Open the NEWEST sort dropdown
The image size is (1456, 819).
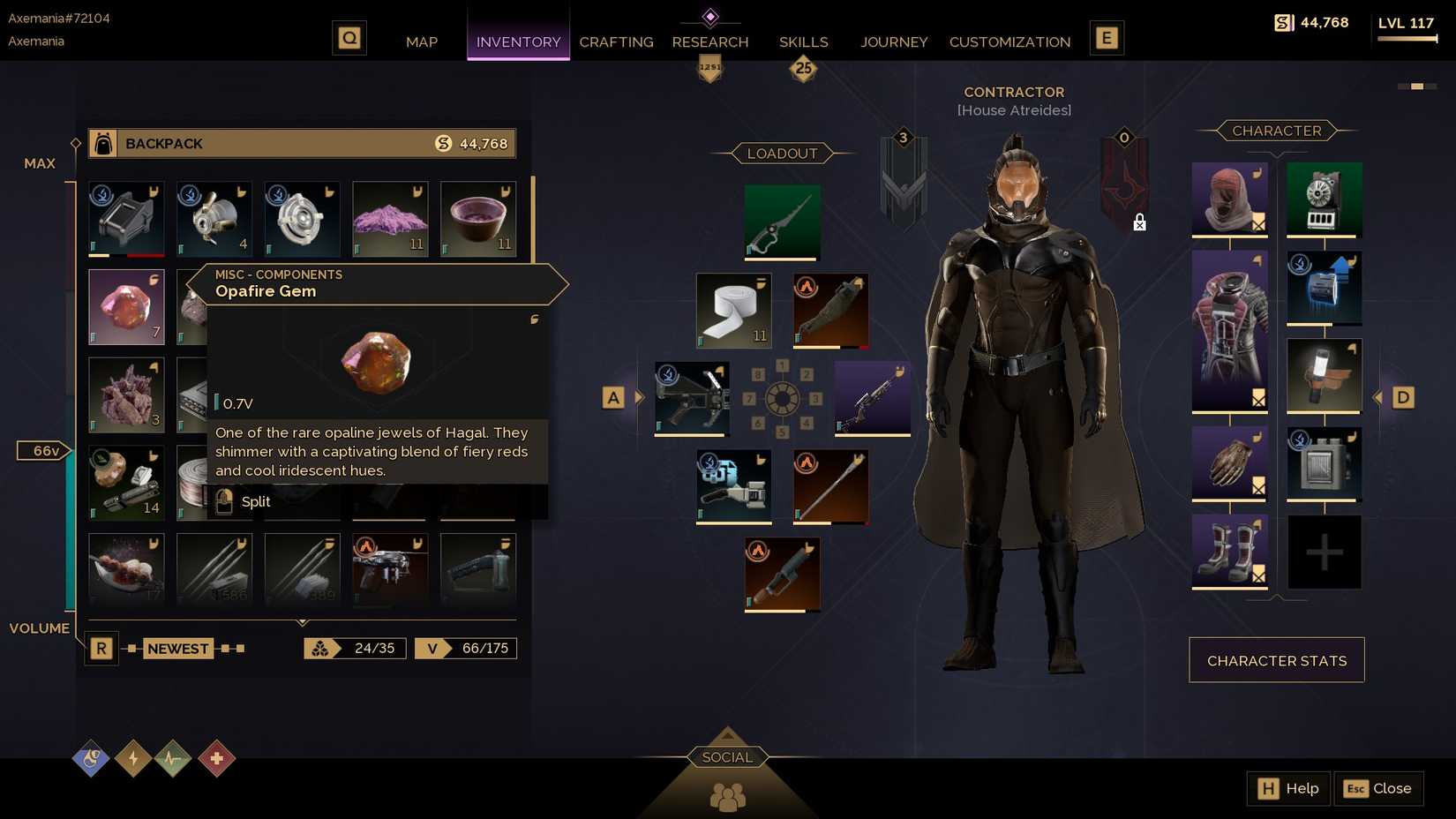177,648
